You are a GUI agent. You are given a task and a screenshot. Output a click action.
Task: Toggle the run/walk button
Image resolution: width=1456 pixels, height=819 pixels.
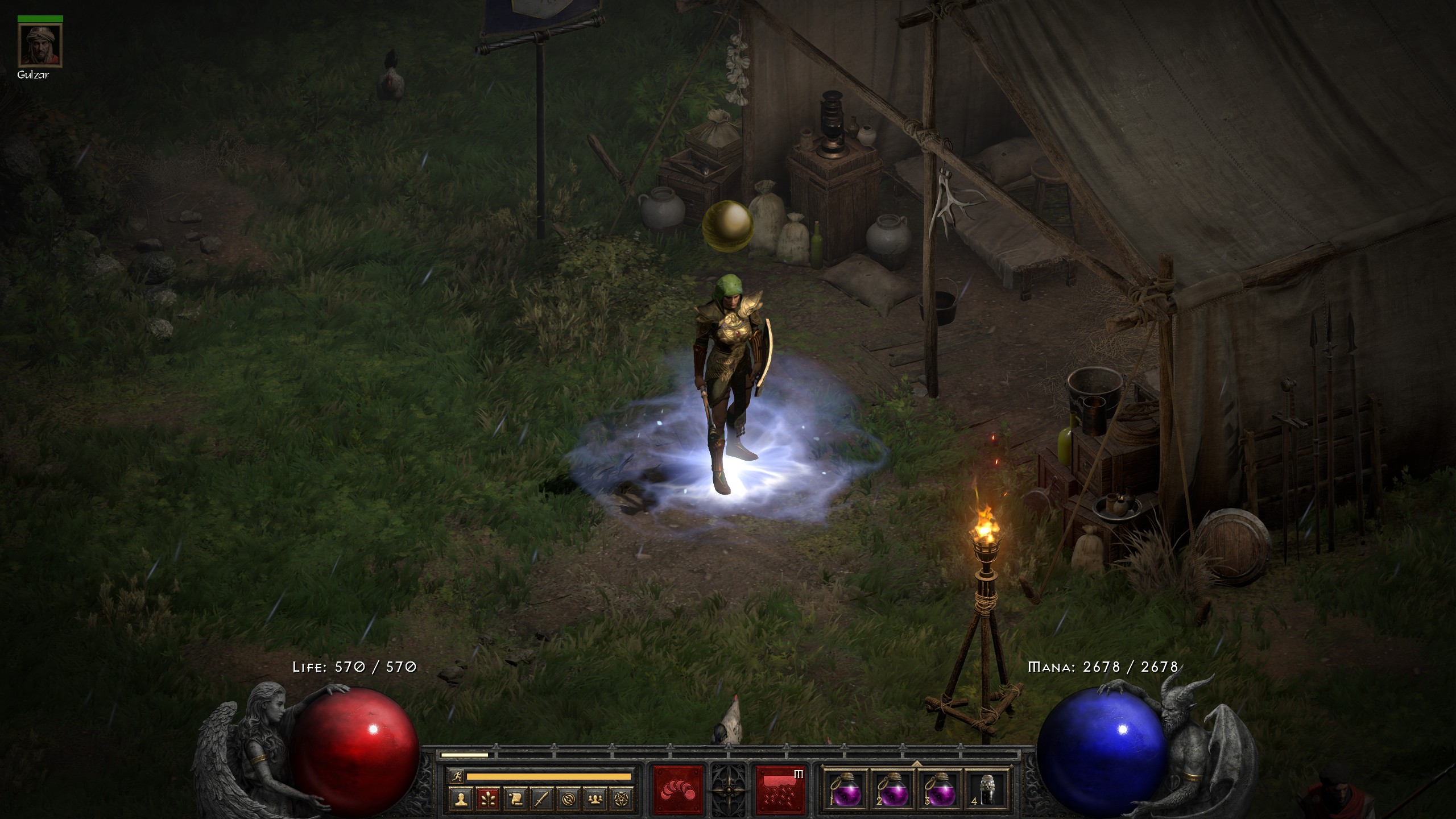click(x=457, y=776)
